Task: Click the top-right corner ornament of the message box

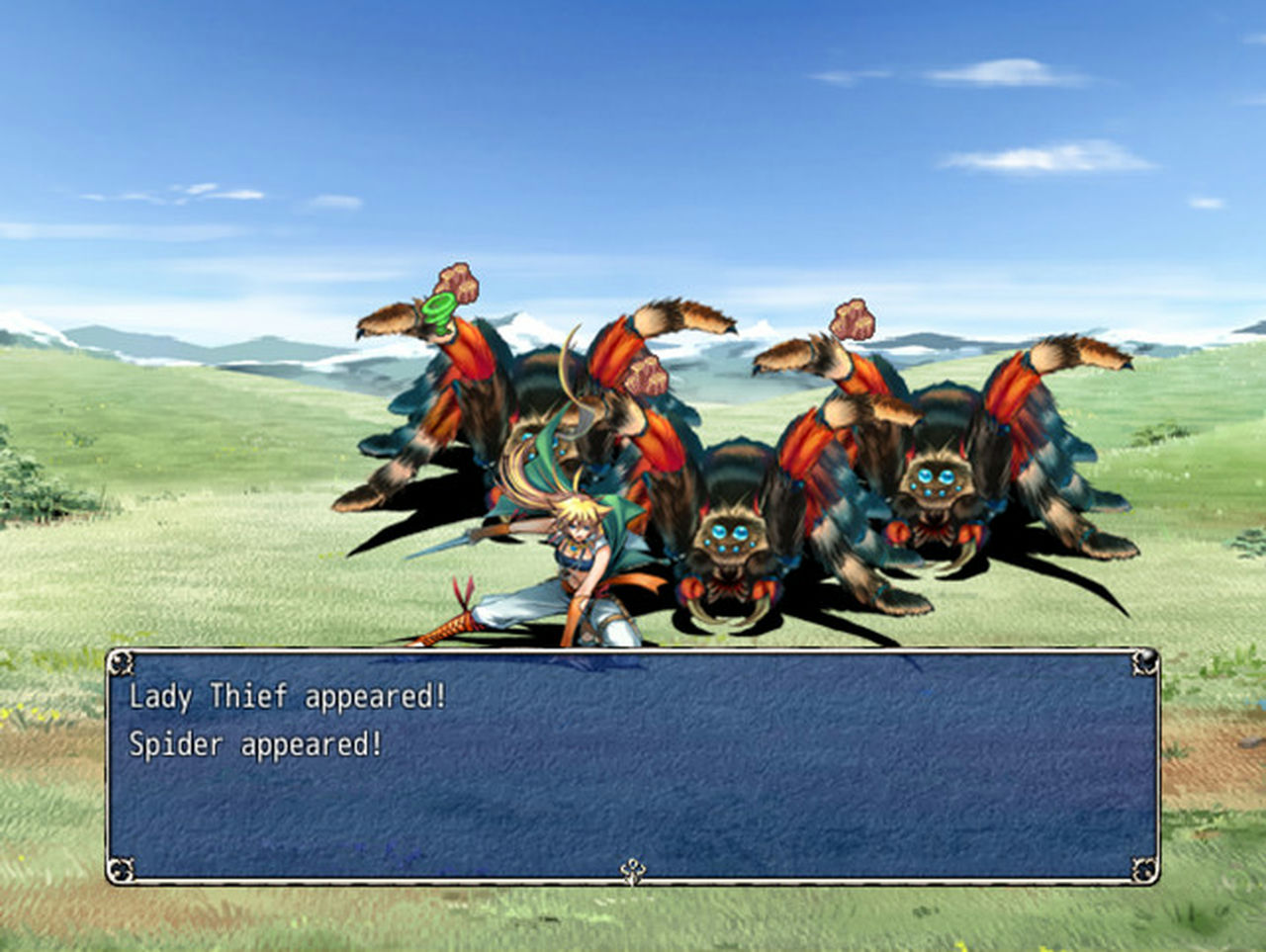Action: point(1146,659)
